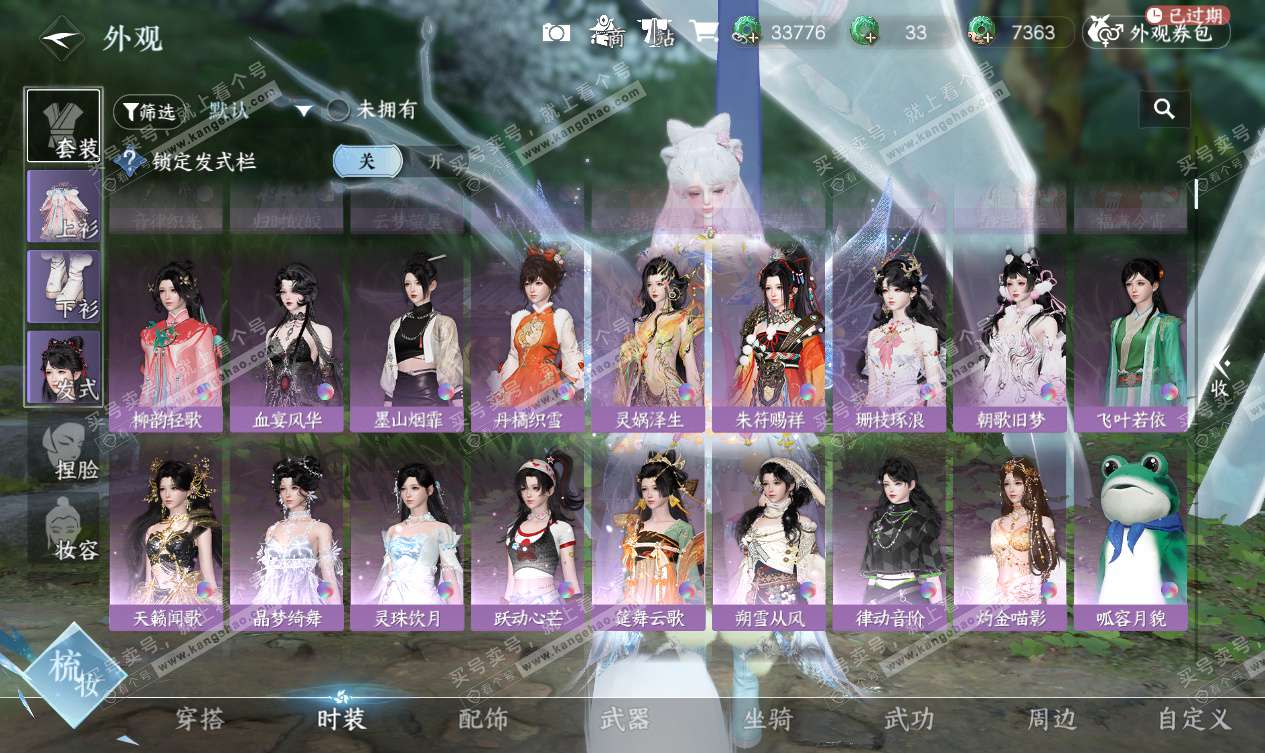
Task: Pick the 跃动心芒 outfit
Action: tap(528, 539)
